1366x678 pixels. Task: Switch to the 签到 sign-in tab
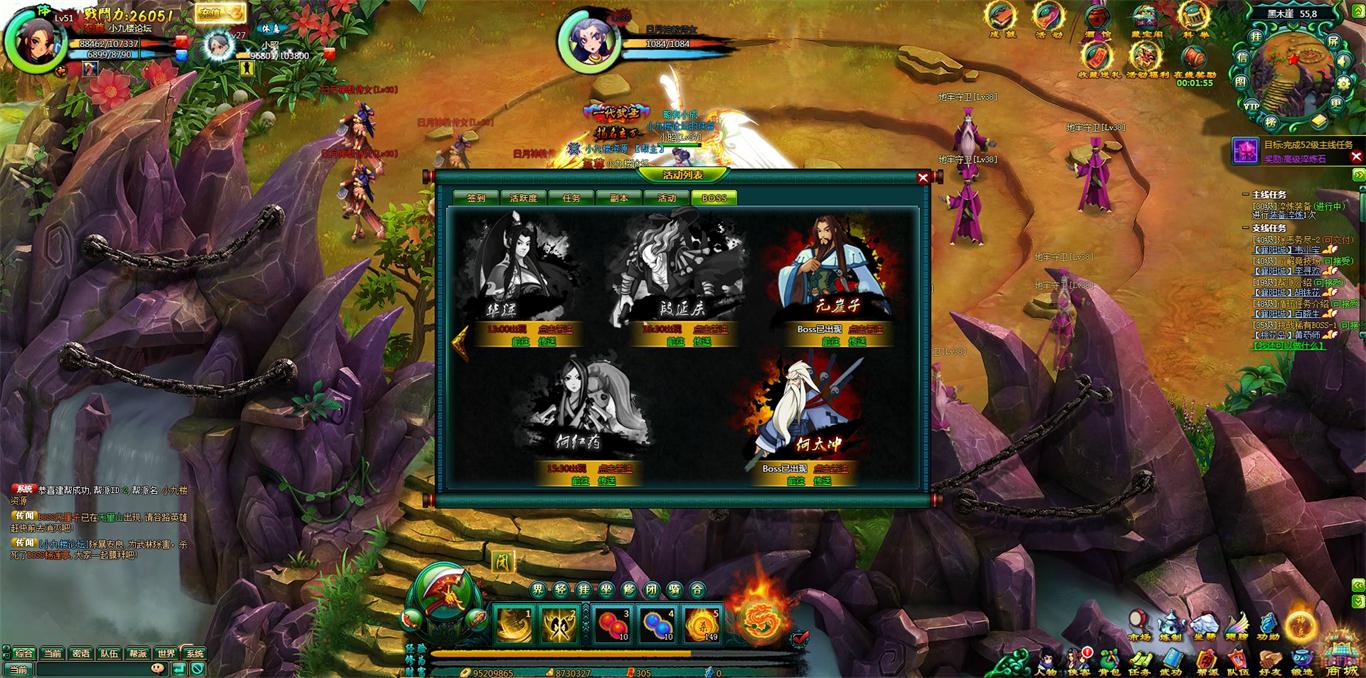click(x=476, y=198)
